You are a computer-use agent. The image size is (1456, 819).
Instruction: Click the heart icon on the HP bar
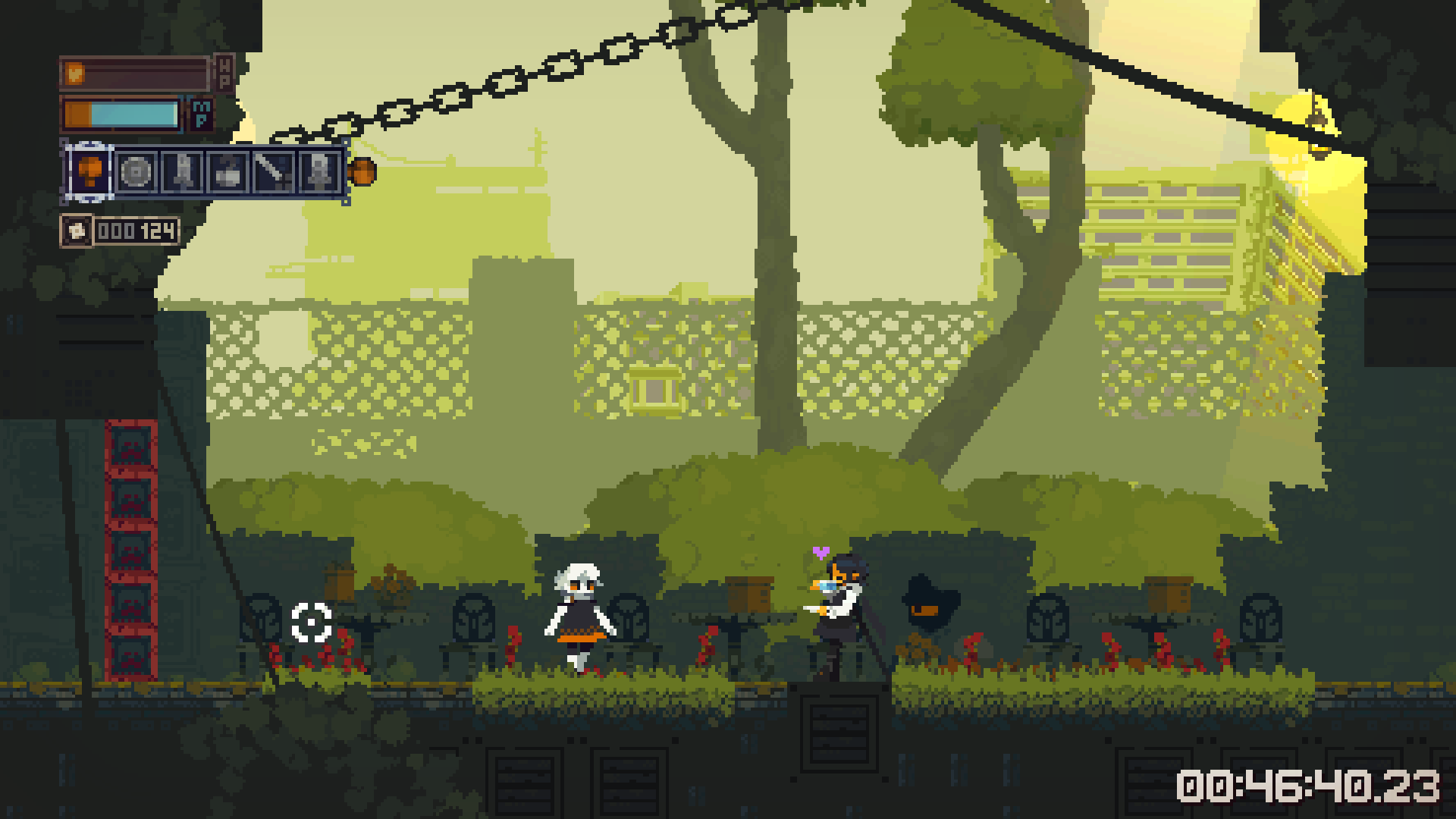[x=74, y=73]
